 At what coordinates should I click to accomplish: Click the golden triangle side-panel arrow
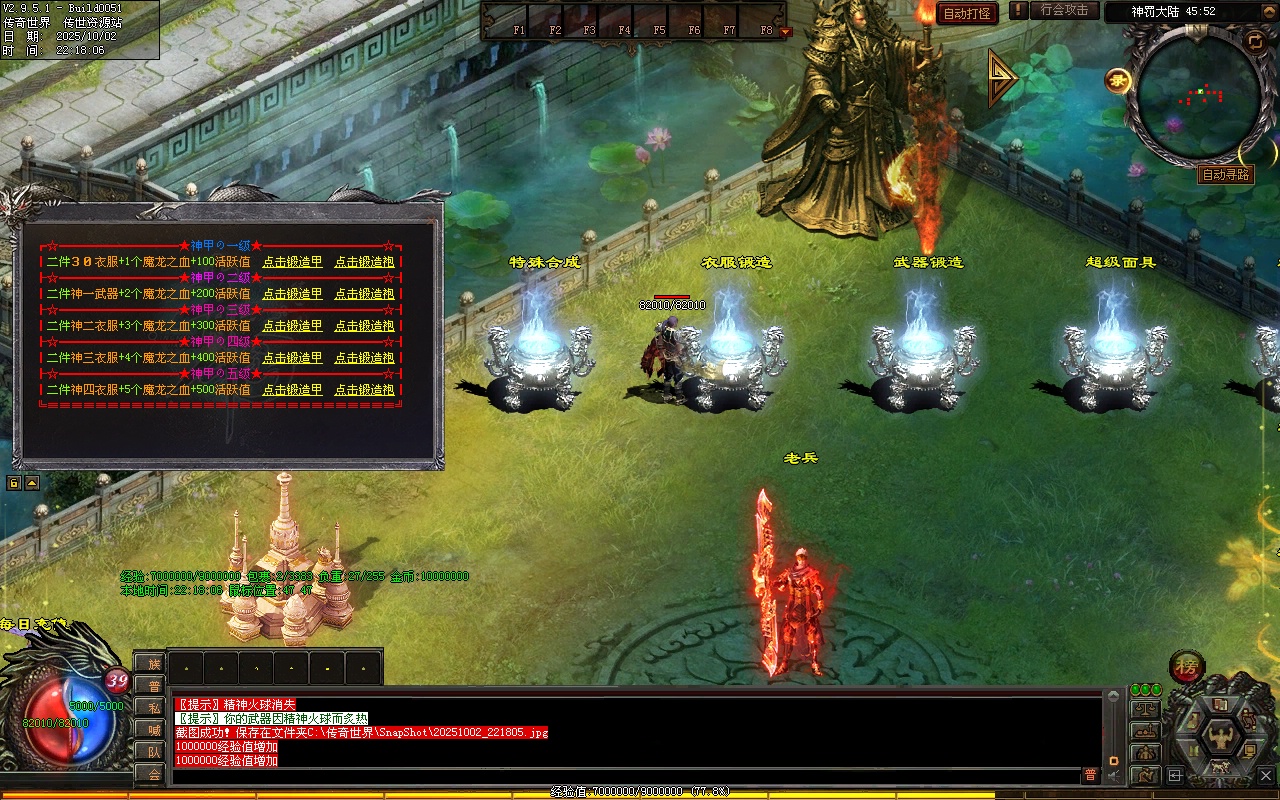click(1002, 78)
